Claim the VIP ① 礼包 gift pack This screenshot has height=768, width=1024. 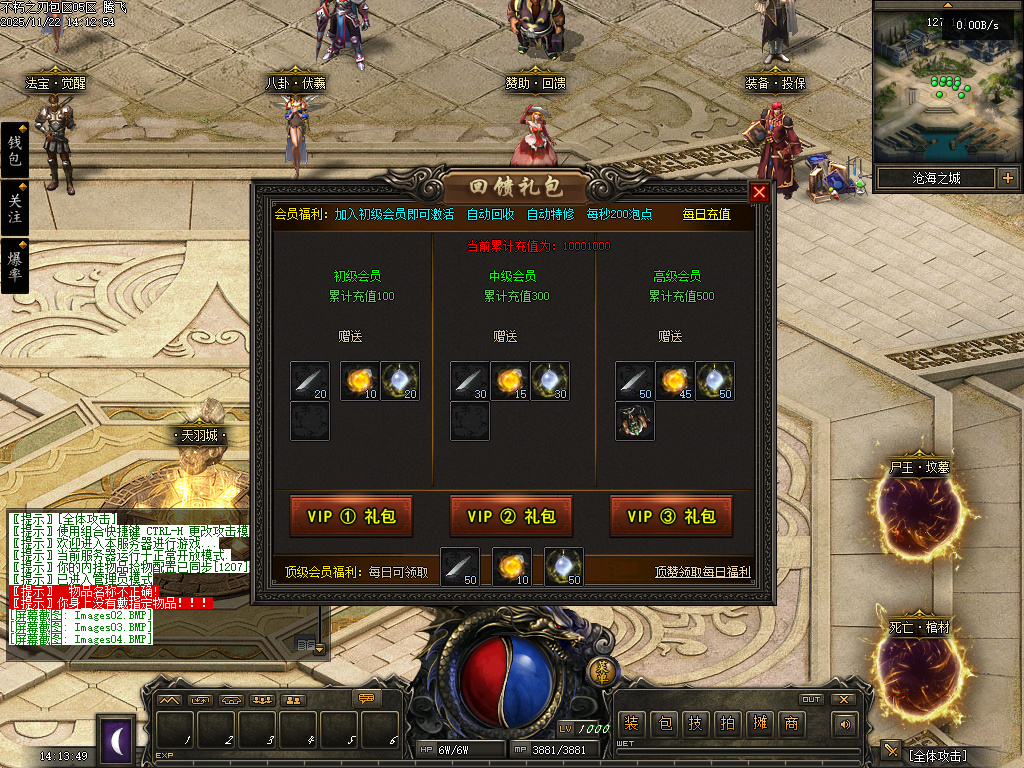351,516
